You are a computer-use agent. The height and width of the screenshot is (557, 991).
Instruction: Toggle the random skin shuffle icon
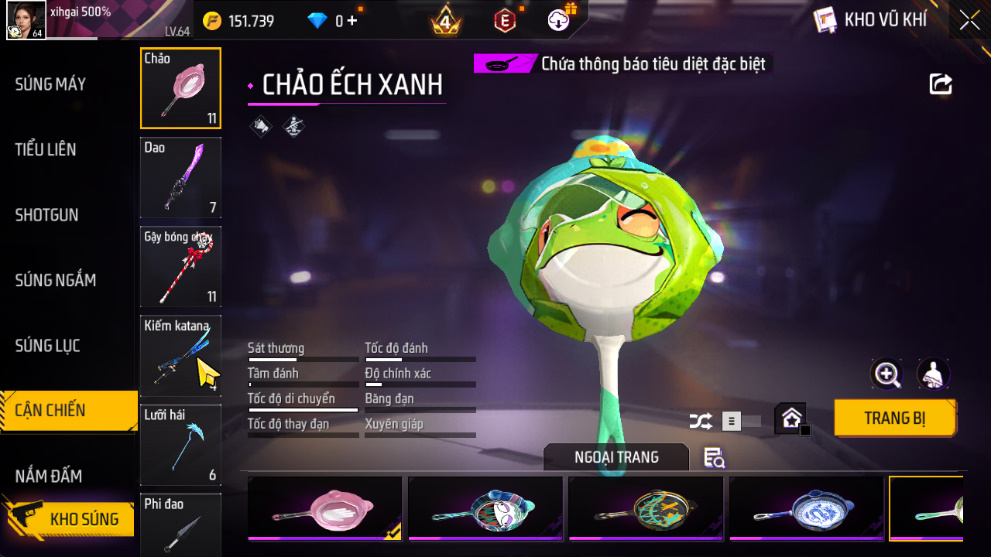pyautogui.click(x=701, y=421)
